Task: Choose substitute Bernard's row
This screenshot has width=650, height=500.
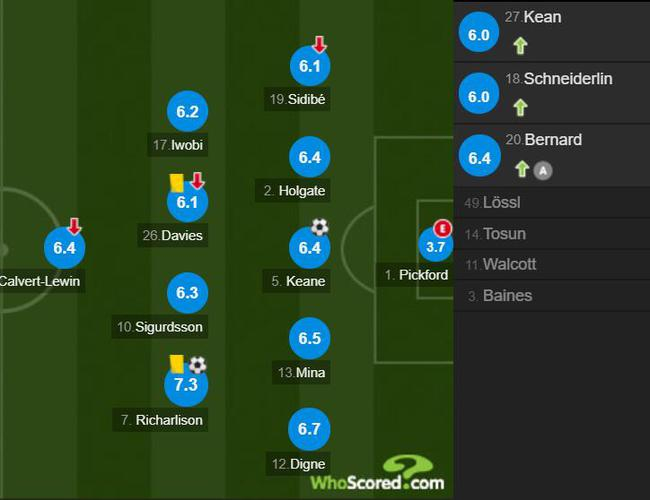Action: point(551,155)
